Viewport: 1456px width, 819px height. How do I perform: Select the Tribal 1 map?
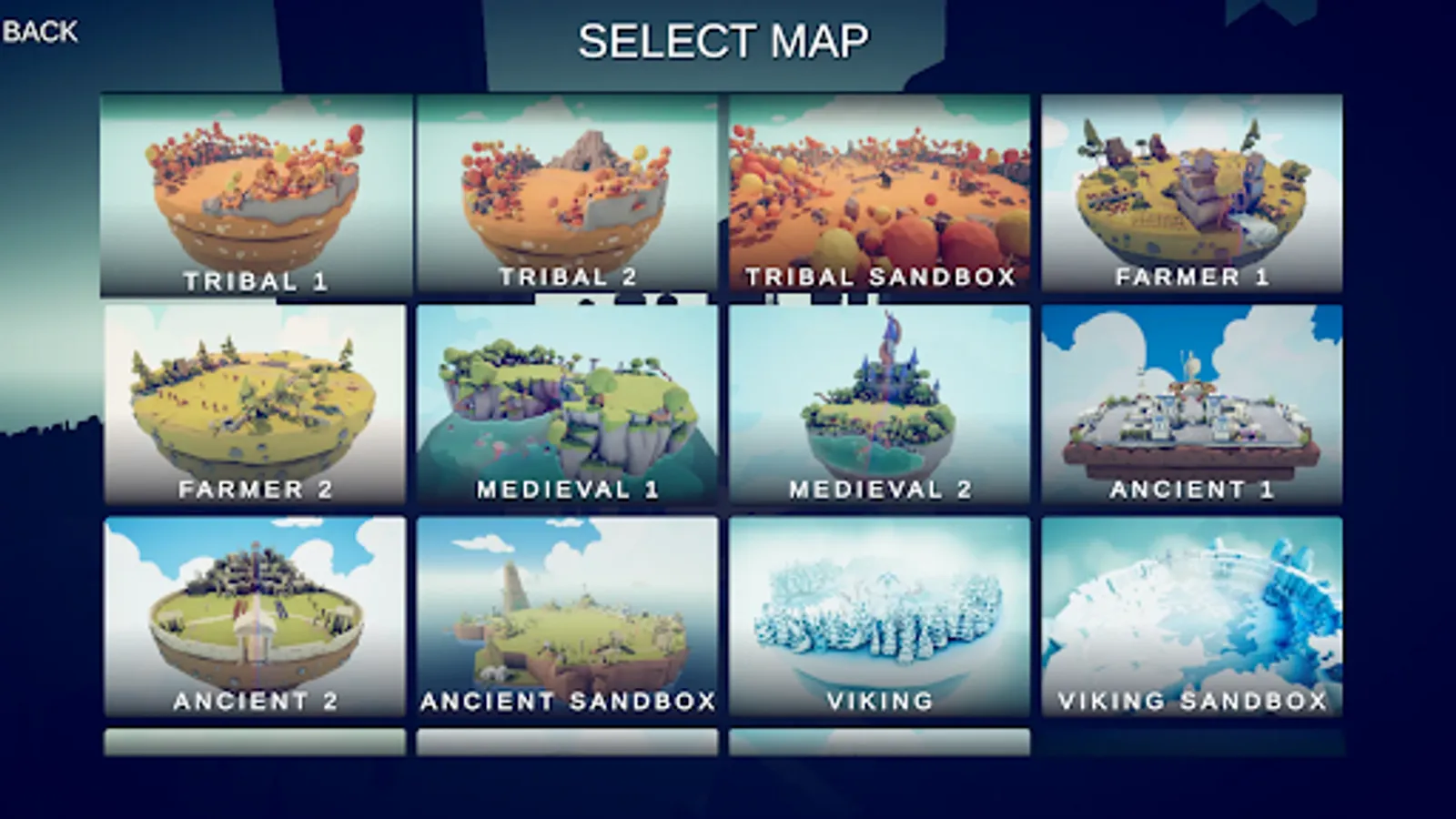(258, 191)
